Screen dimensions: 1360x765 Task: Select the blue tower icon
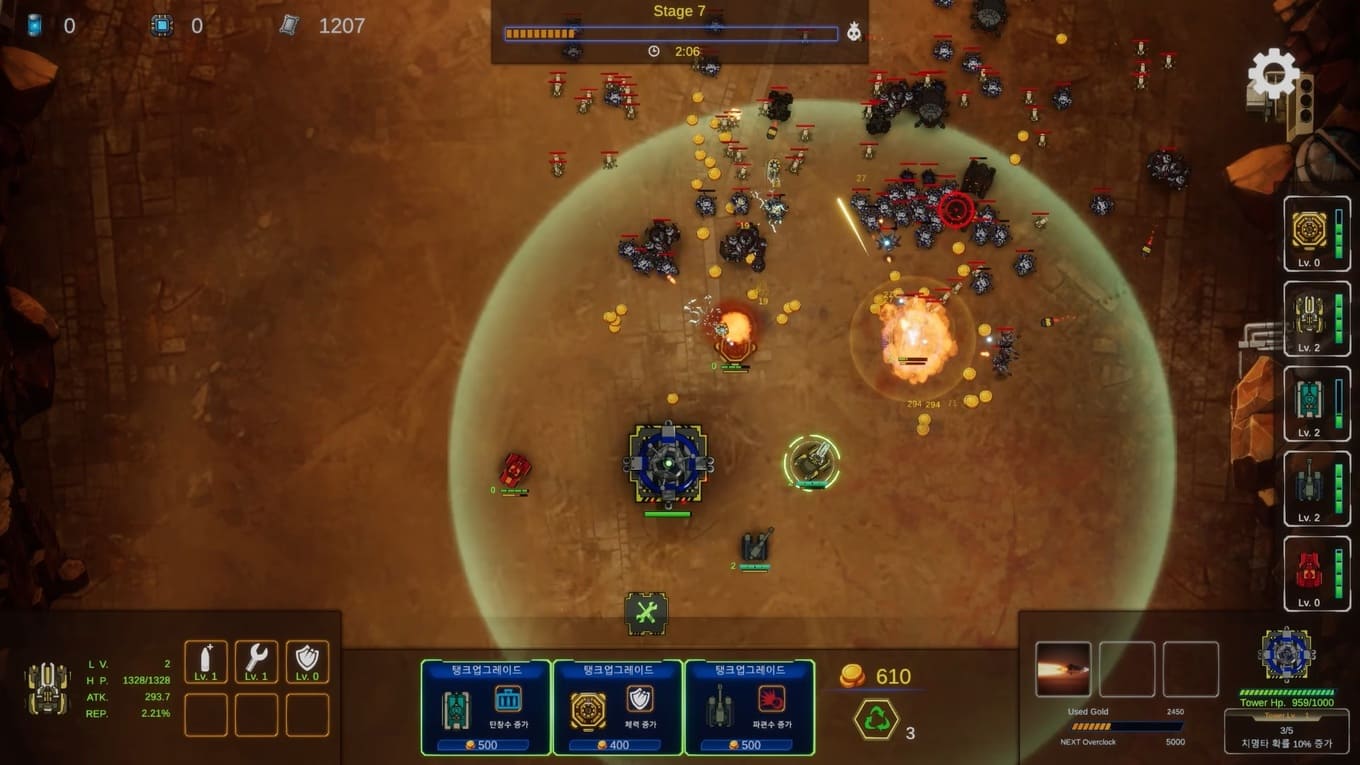pyautogui.click(x=1285, y=655)
